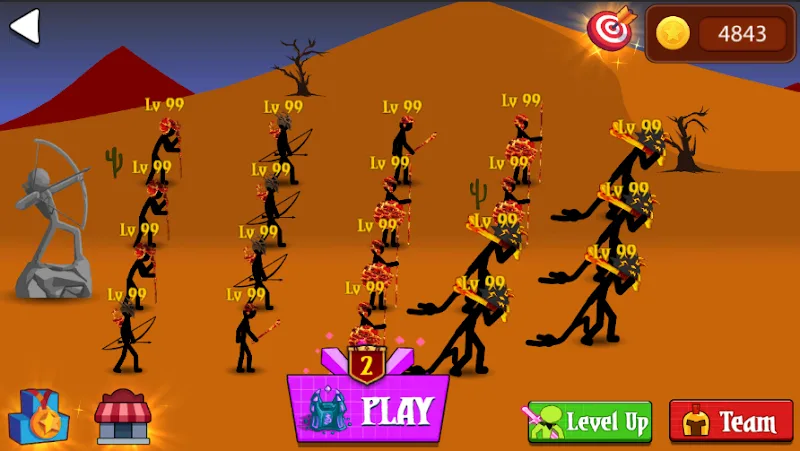Open the shop storefront icon
Viewport: 800px width, 451px height.
point(122,417)
